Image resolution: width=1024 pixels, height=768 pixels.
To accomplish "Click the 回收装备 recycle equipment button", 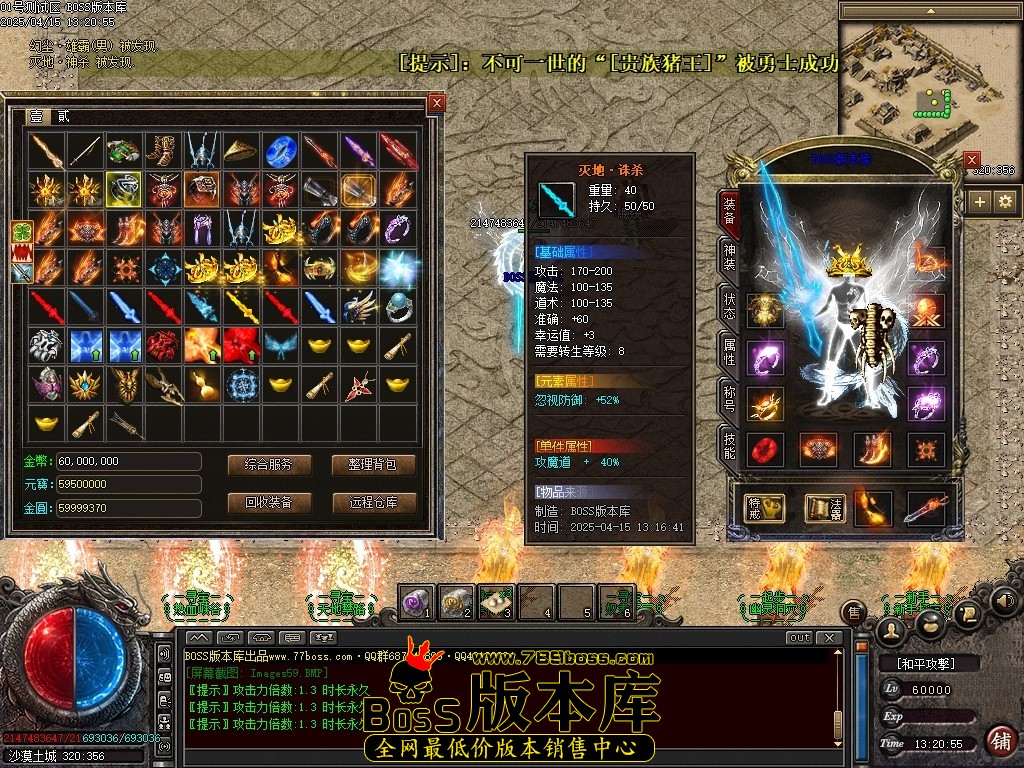I will [269, 502].
